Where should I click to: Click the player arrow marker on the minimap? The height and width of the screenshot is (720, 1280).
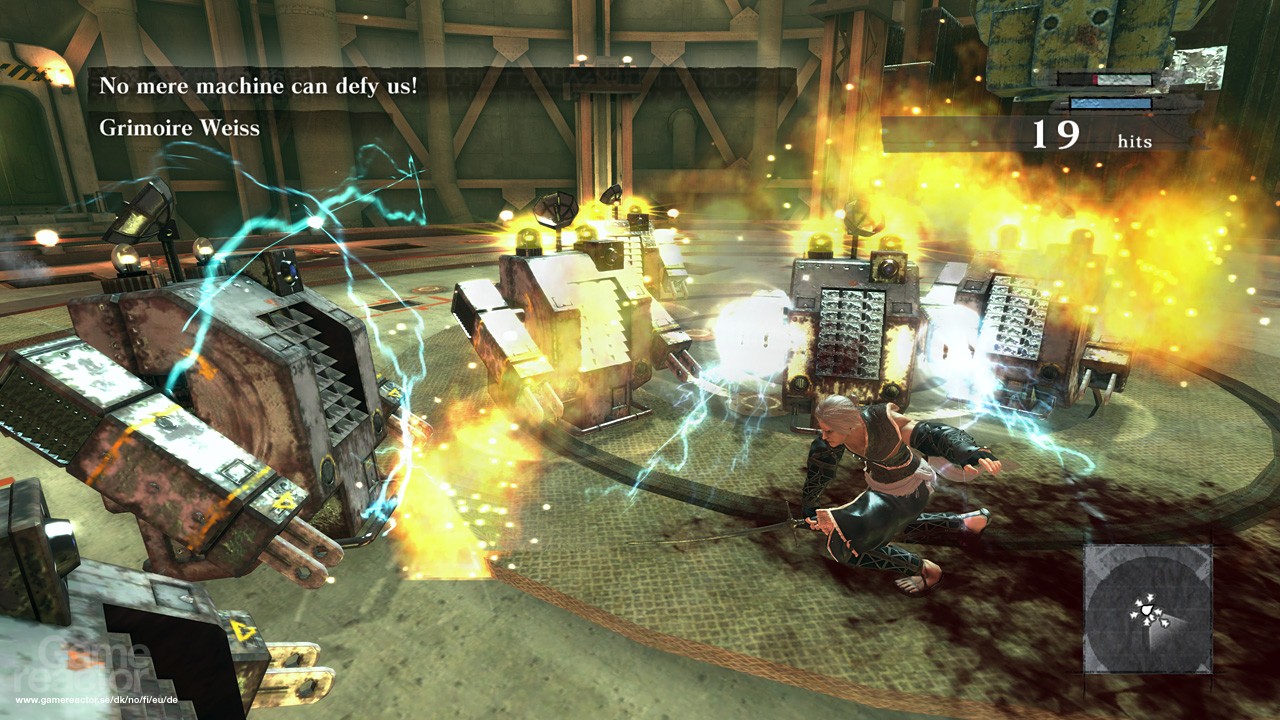click(1147, 610)
